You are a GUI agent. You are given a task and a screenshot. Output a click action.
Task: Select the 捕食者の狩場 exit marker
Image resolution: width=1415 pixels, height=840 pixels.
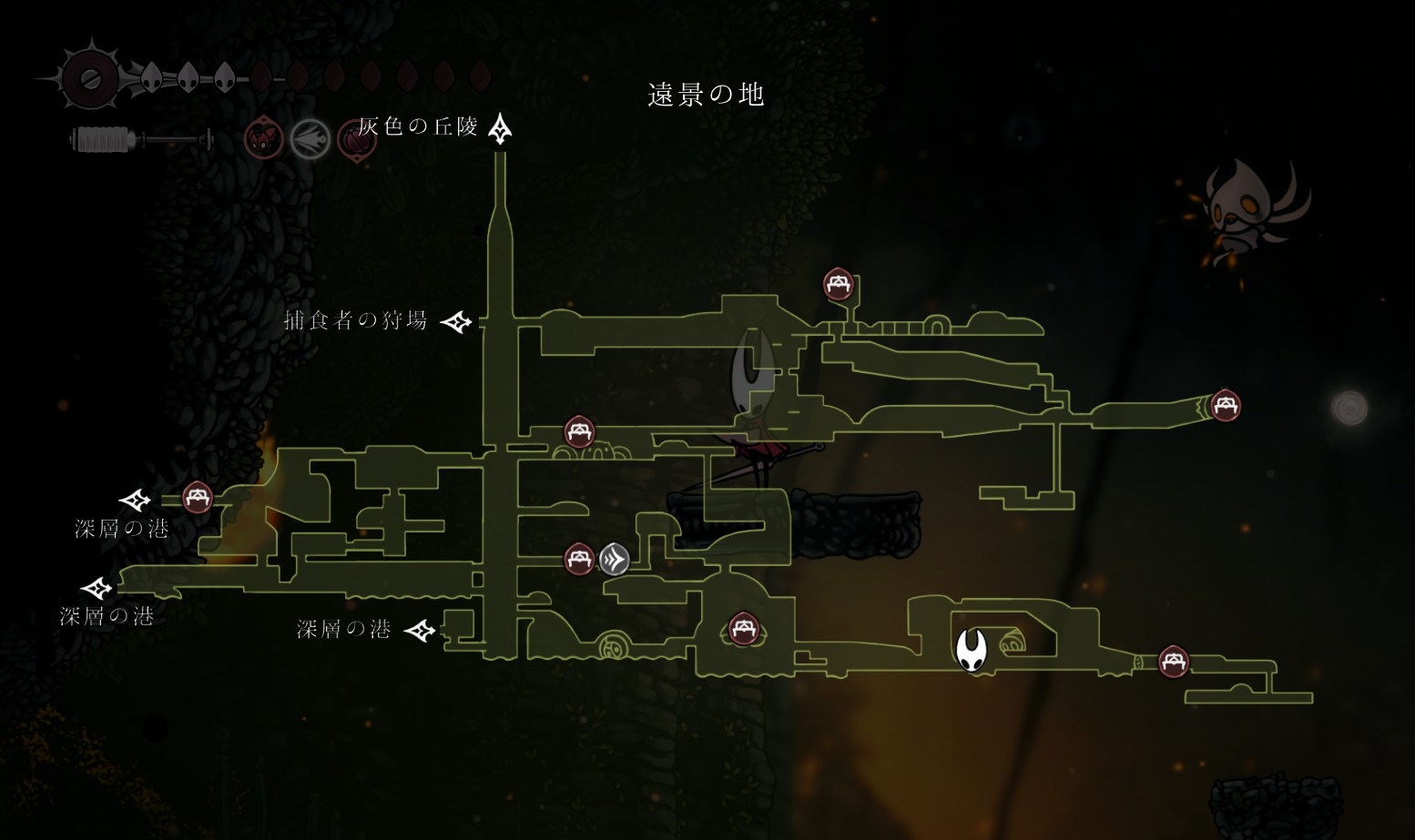[x=456, y=321]
